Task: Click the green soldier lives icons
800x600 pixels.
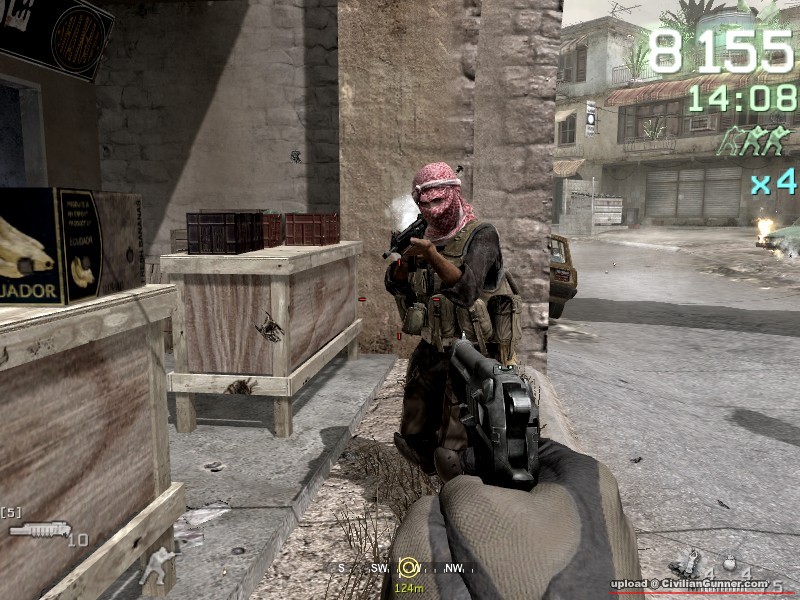Action: click(x=754, y=141)
